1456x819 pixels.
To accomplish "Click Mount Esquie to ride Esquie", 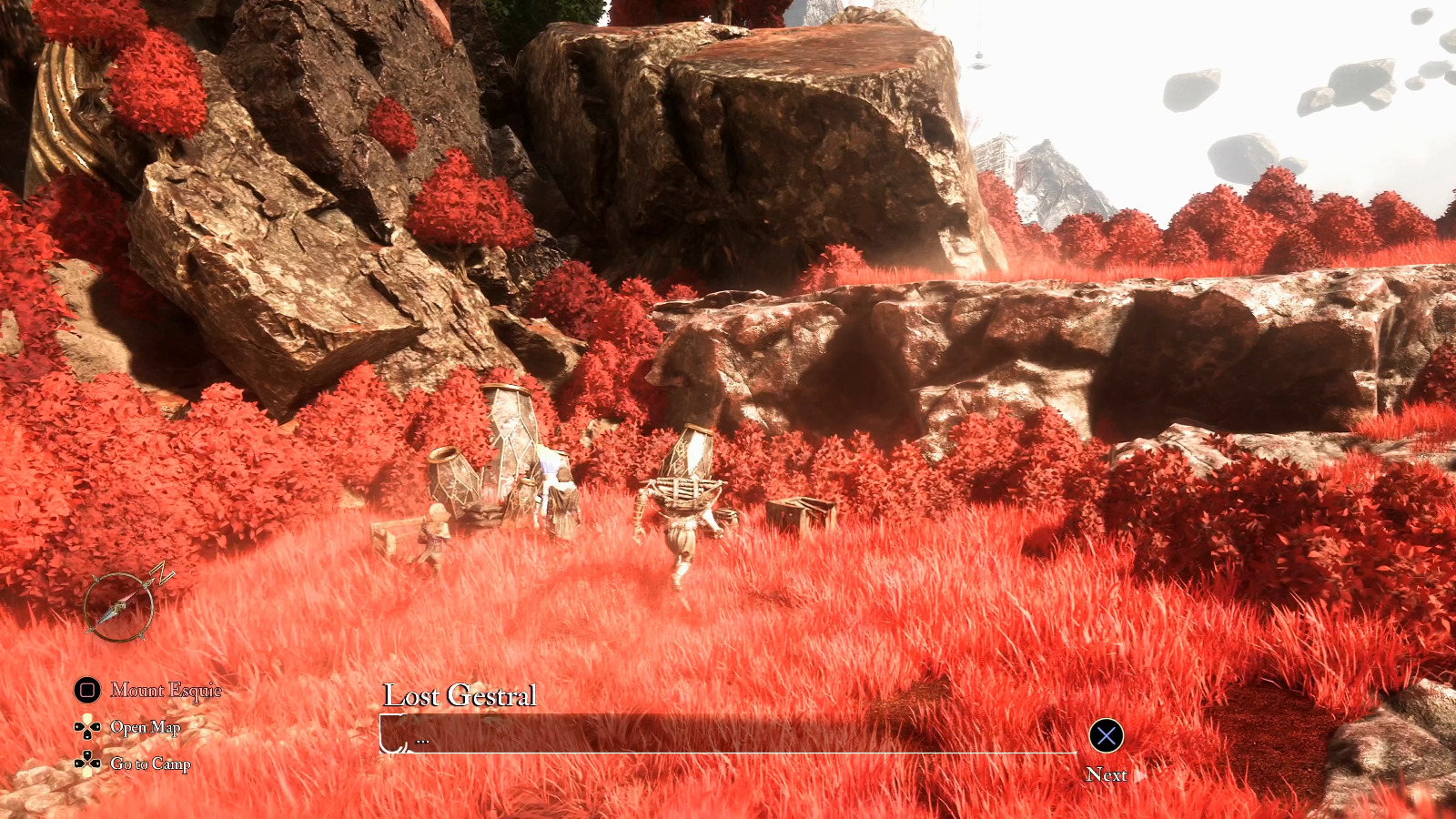I will click(x=167, y=691).
